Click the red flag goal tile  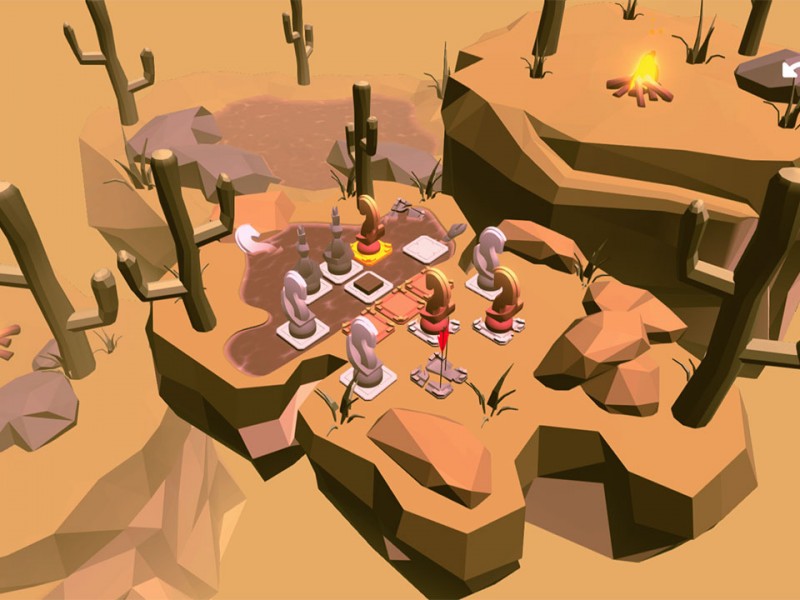click(x=442, y=372)
